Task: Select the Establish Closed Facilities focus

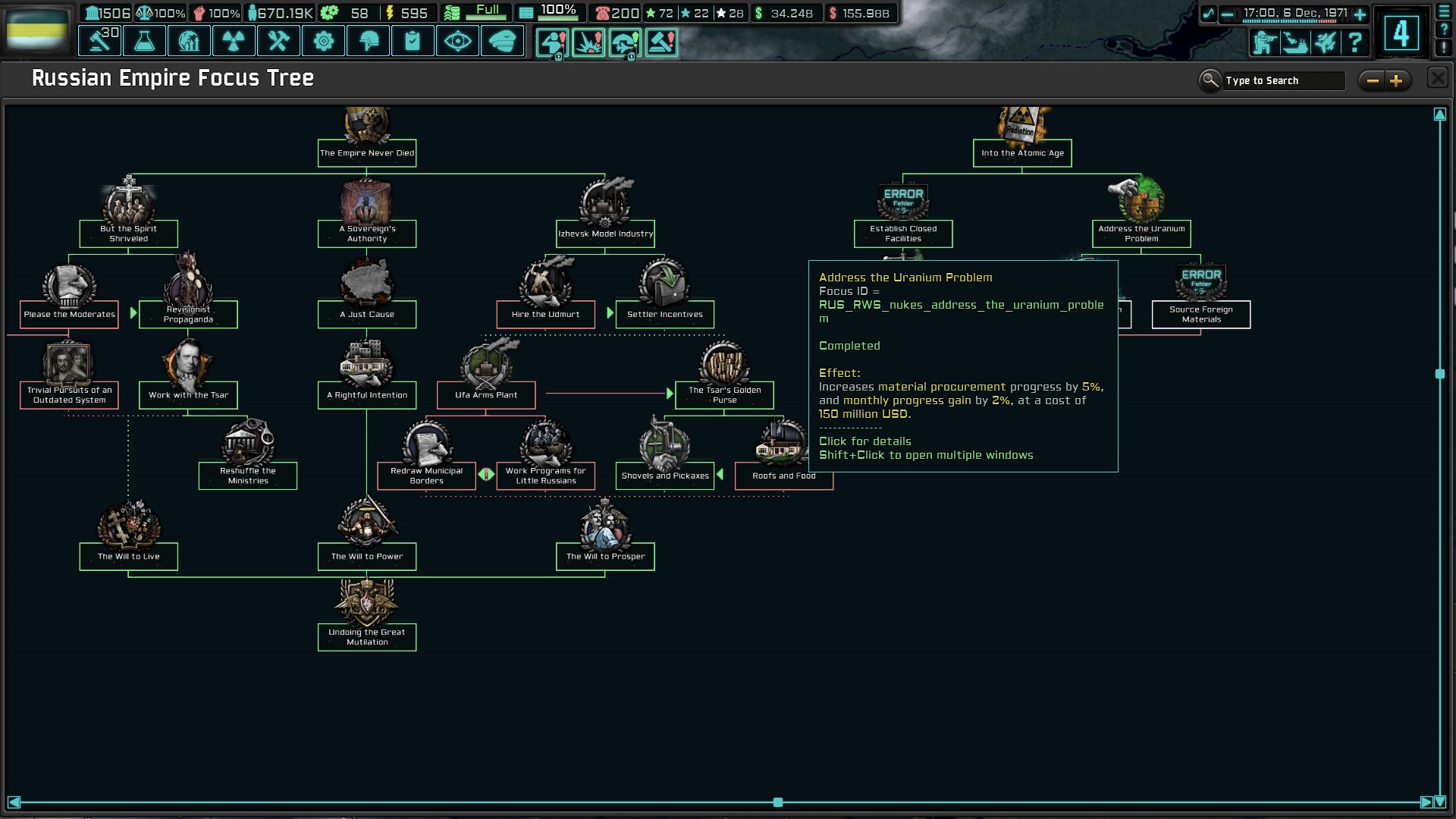Action: pyautogui.click(x=903, y=234)
